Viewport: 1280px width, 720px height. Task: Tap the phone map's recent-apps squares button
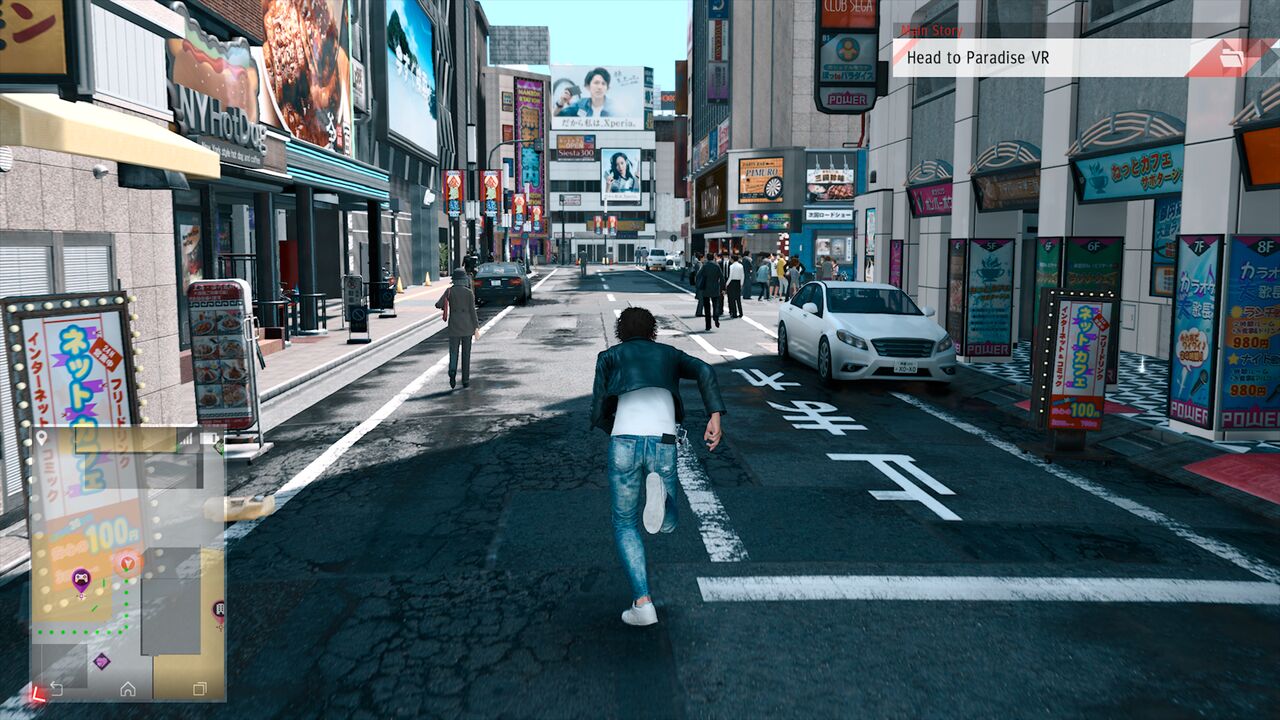click(199, 689)
